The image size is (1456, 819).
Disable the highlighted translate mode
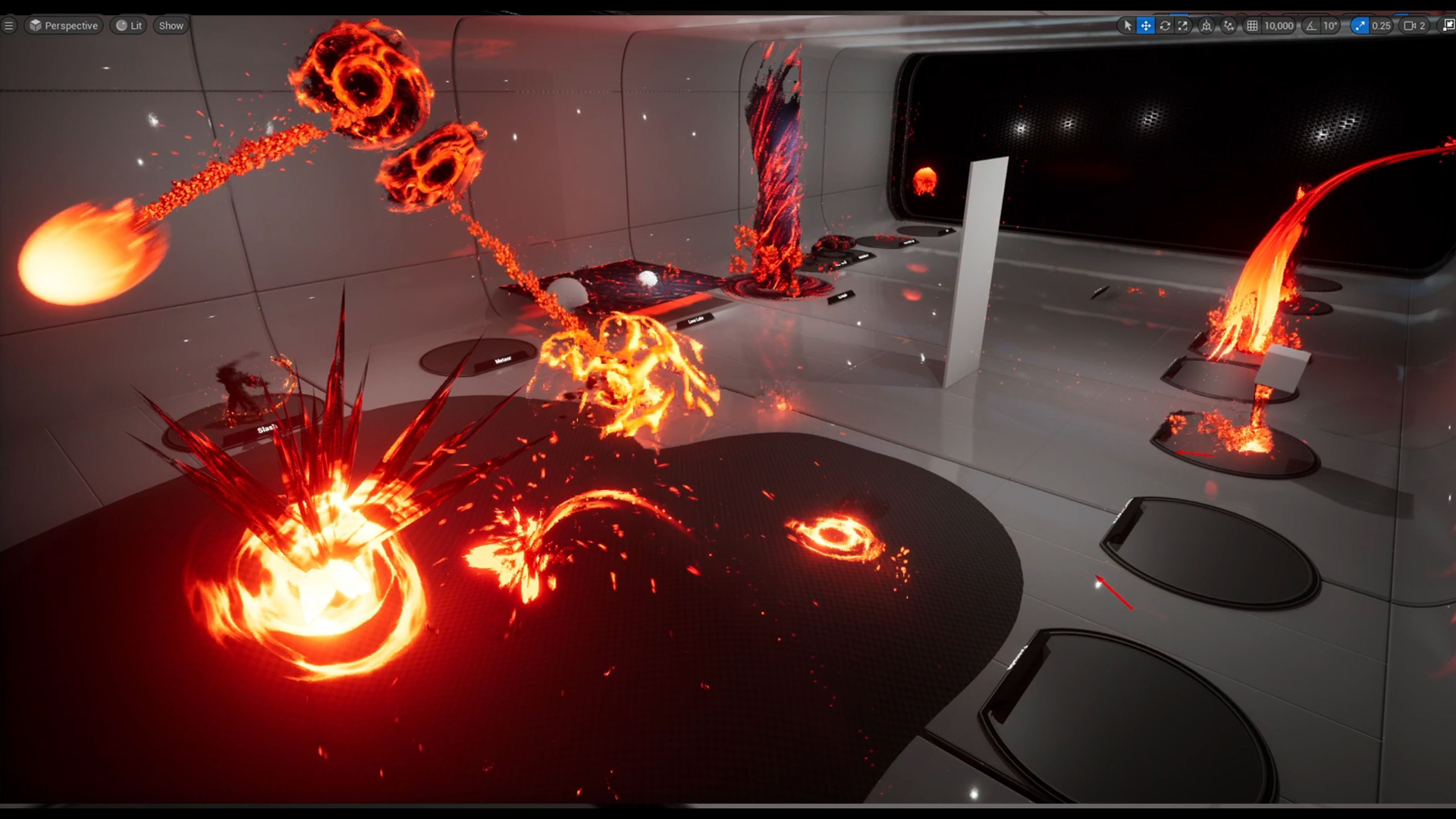[1146, 25]
